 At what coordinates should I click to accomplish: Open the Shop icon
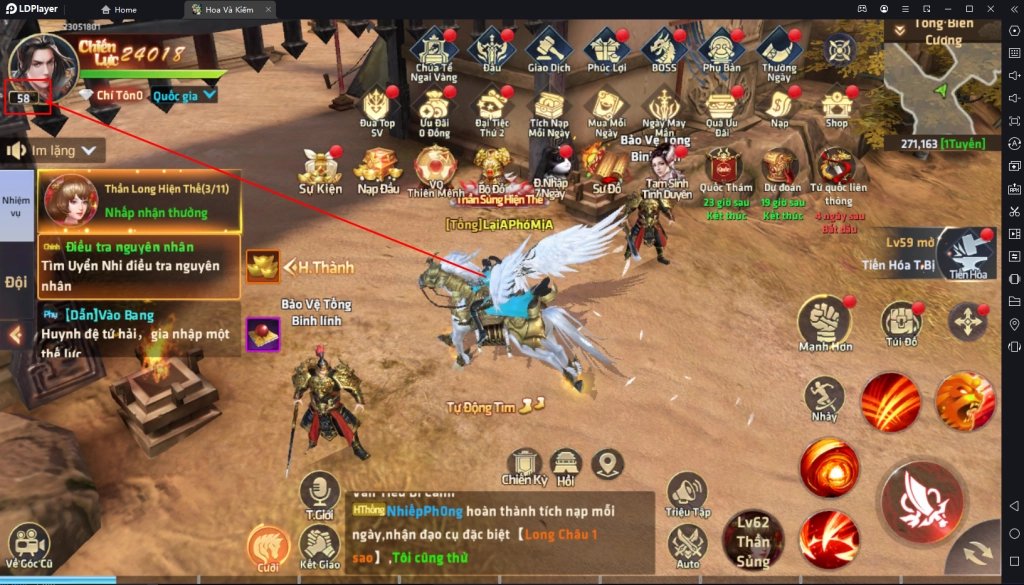[x=837, y=104]
